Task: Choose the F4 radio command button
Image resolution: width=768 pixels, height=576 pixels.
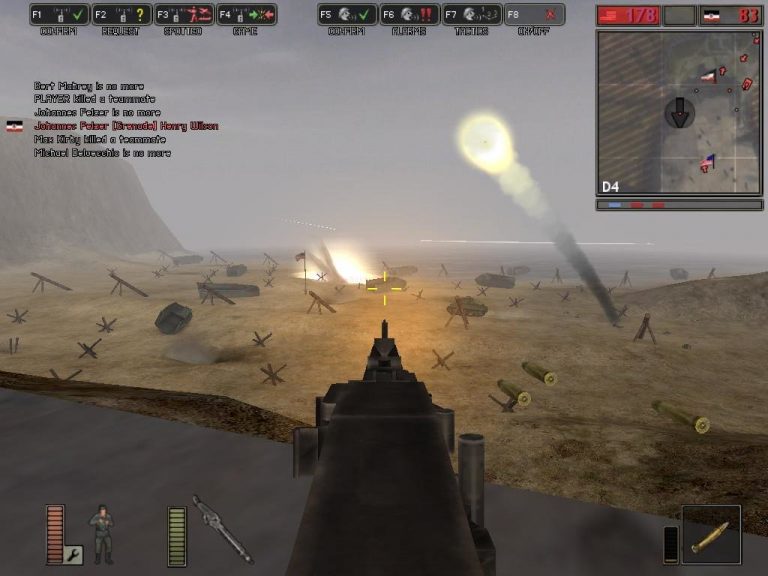Action: click(246, 15)
